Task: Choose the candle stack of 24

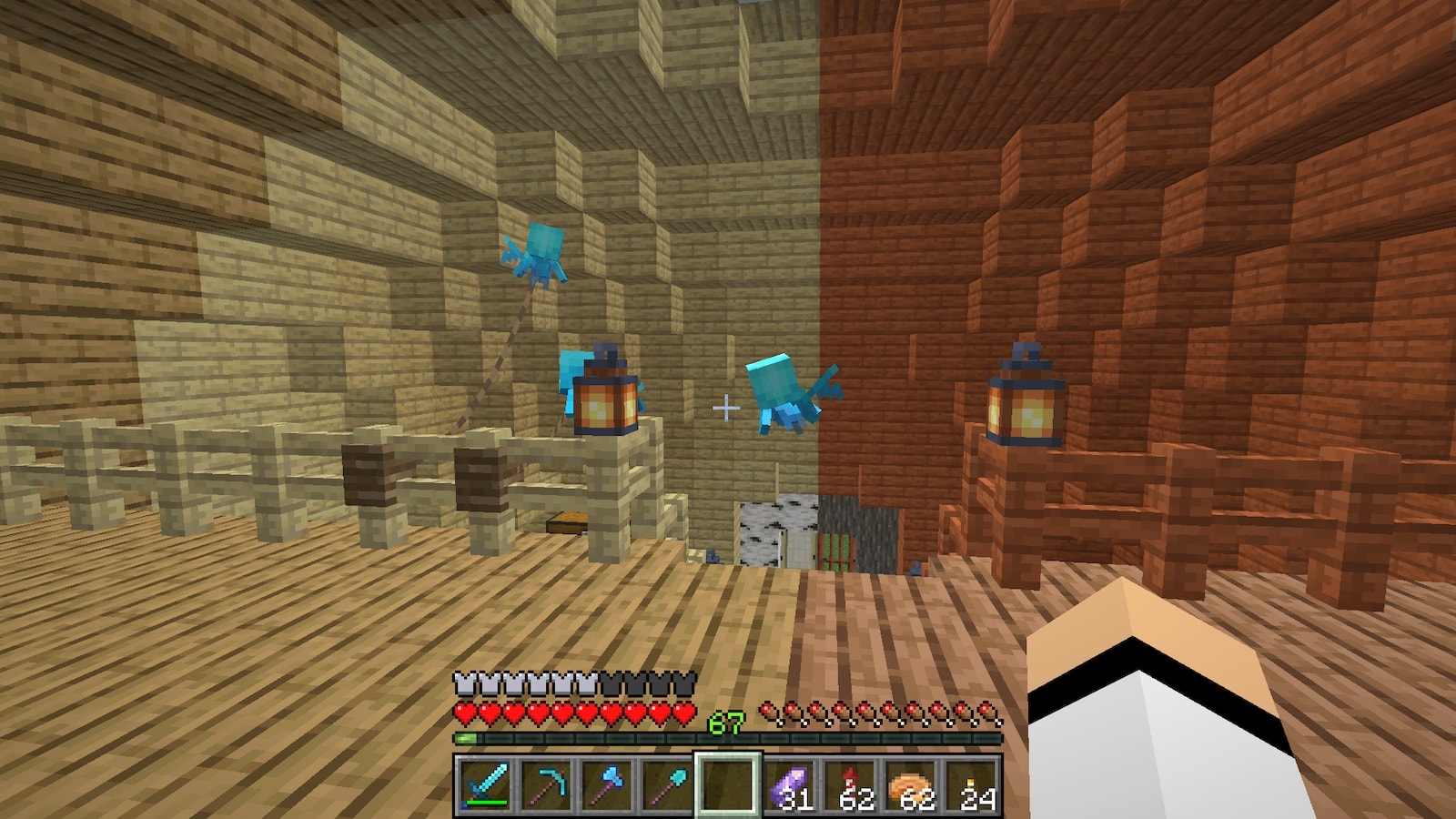Action: (x=972, y=784)
